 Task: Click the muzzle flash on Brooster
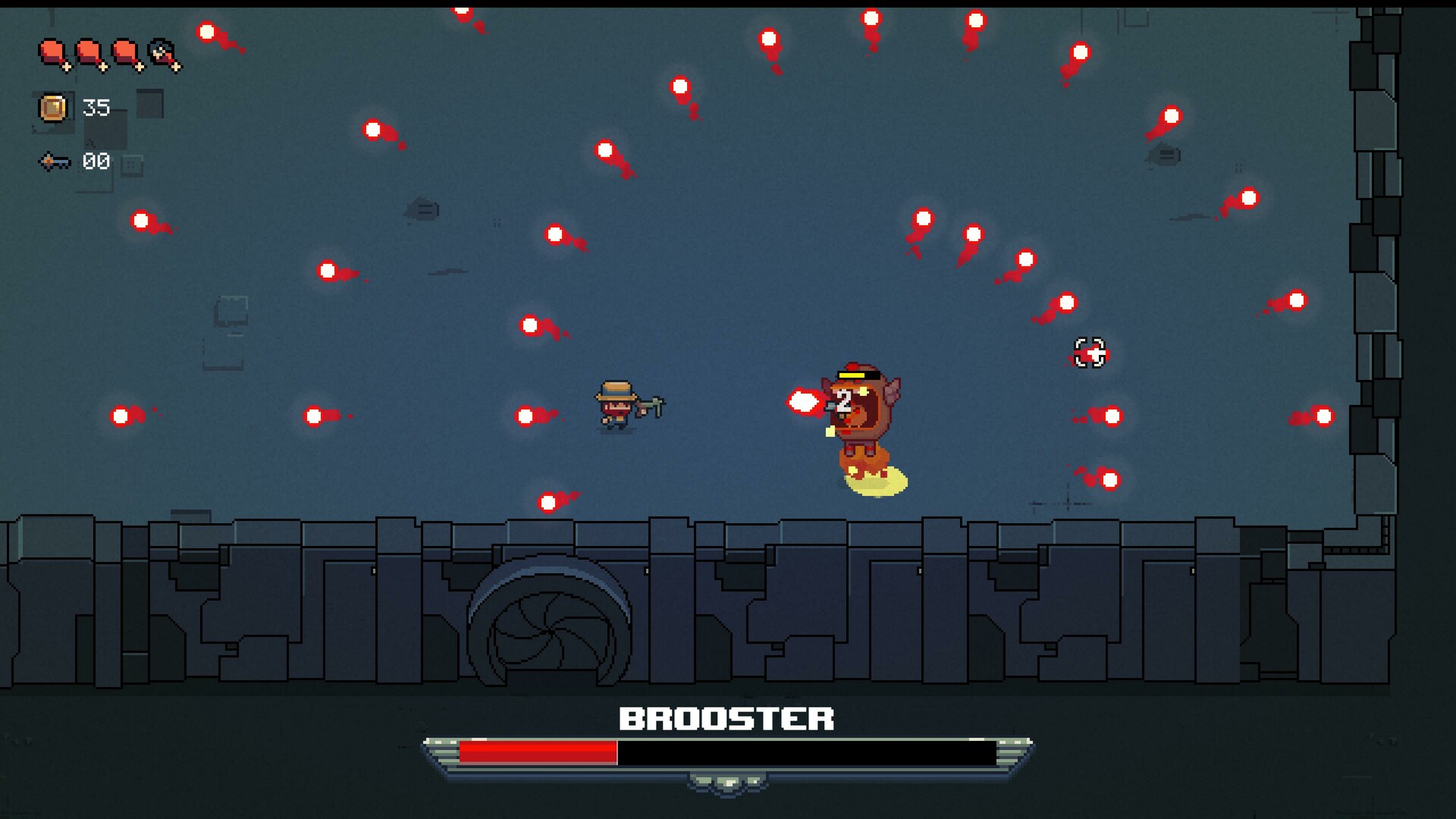(804, 402)
